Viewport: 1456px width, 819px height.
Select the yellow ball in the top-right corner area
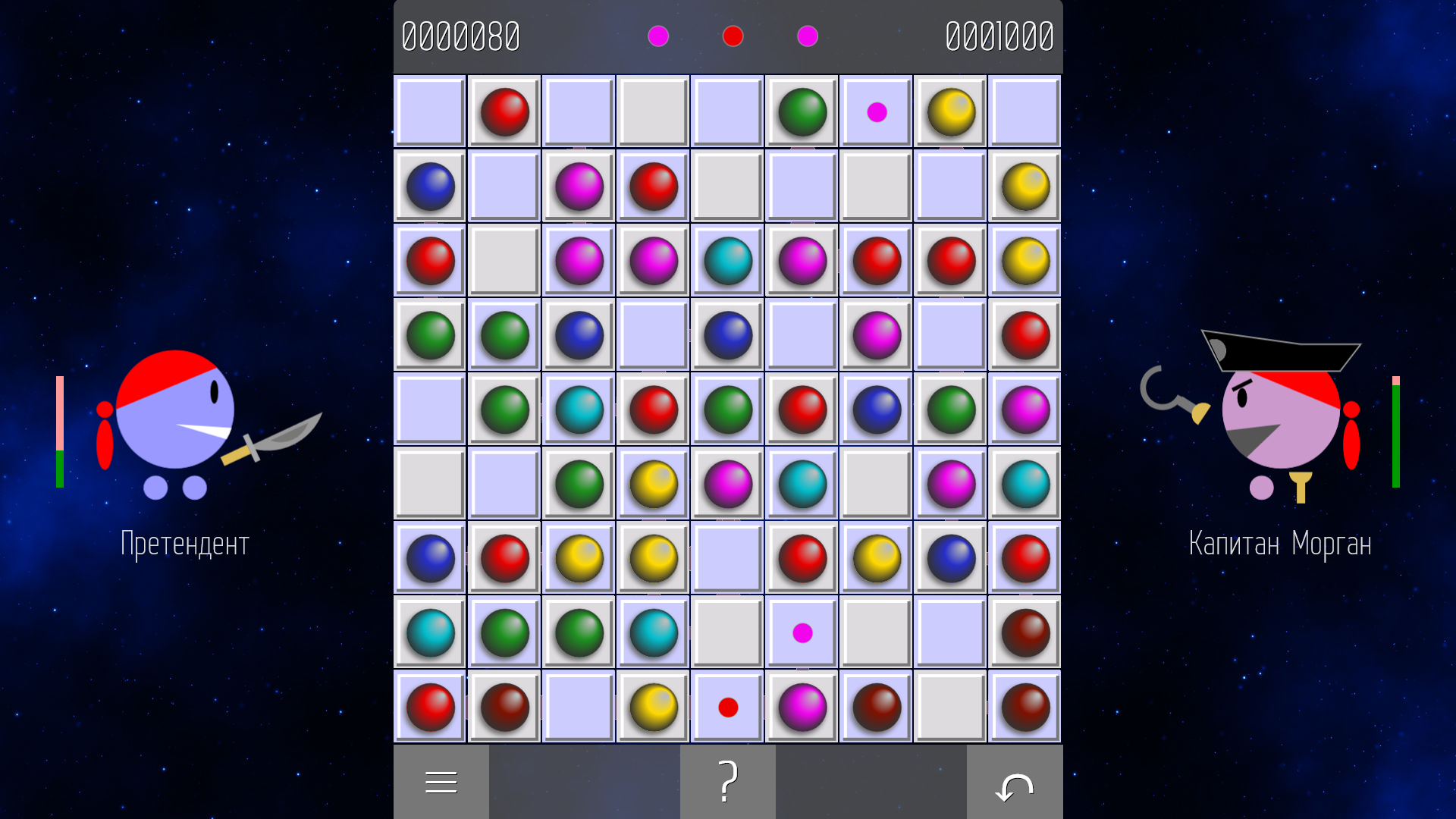click(x=950, y=111)
